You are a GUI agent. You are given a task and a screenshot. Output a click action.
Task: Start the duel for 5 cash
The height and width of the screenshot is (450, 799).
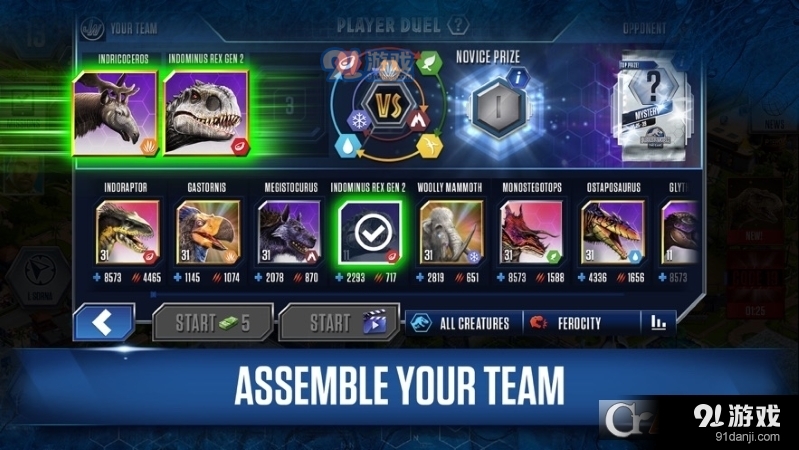pyautogui.click(x=212, y=322)
